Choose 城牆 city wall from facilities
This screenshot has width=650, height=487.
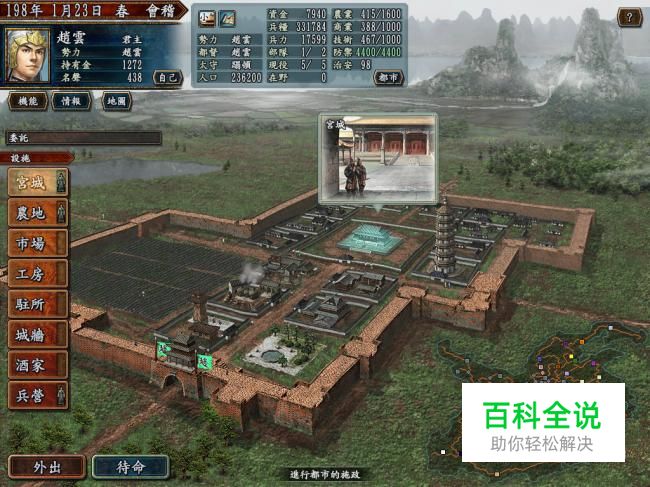36,334
